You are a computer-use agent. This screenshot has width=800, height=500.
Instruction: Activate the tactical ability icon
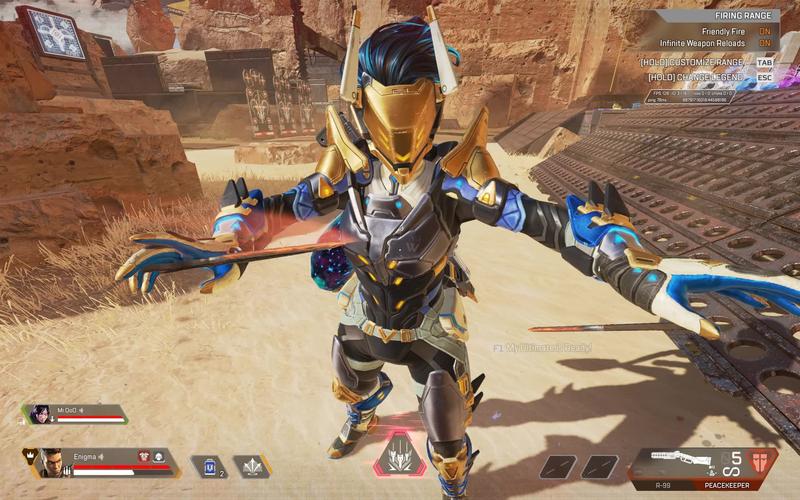250,465
